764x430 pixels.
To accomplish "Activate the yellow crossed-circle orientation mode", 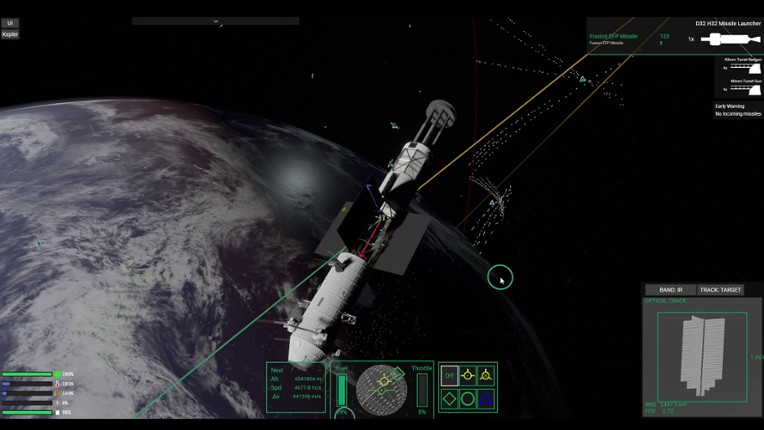I will tap(486, 376).
